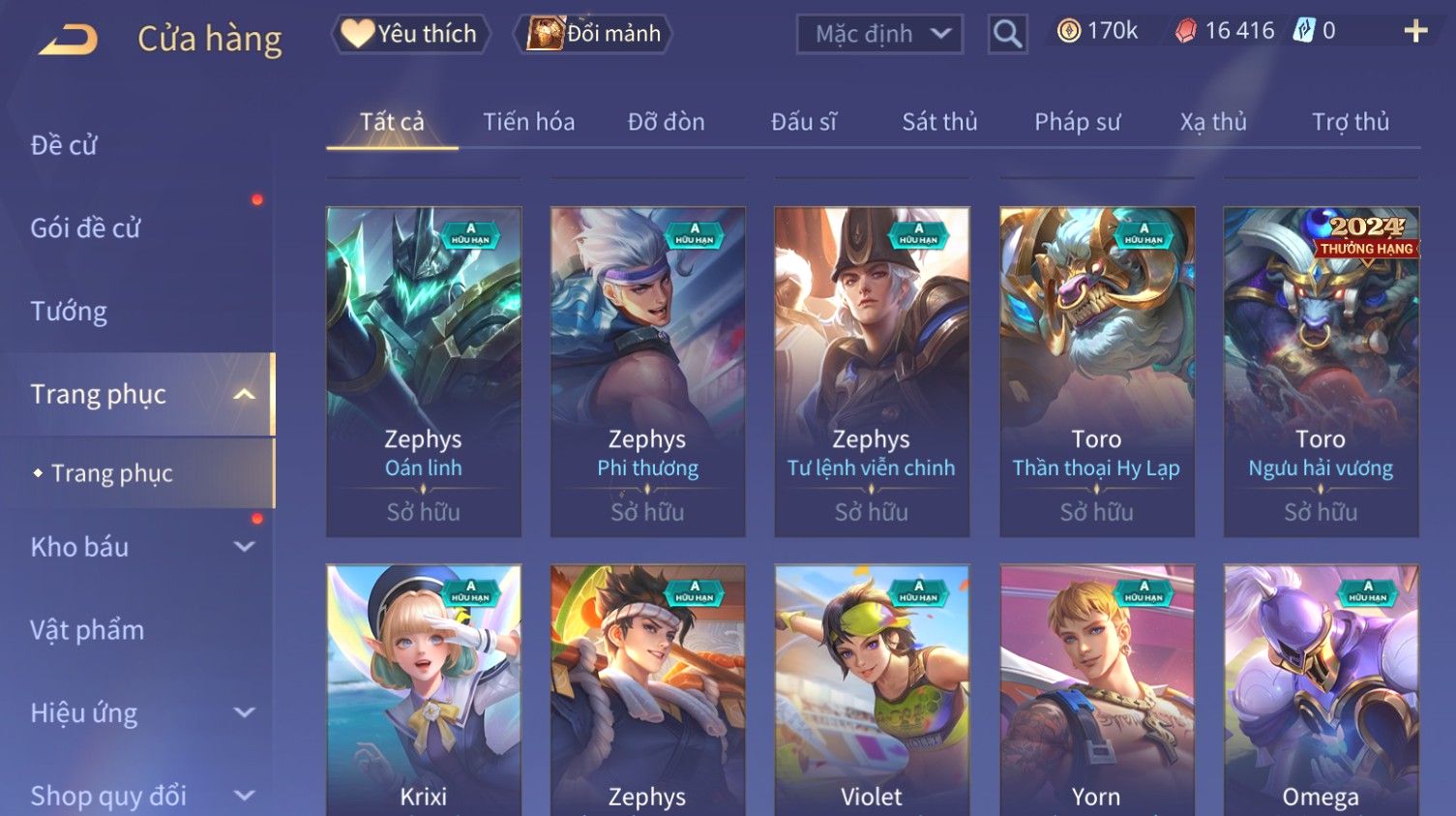Add currency with the plus button

(1415, 32)
